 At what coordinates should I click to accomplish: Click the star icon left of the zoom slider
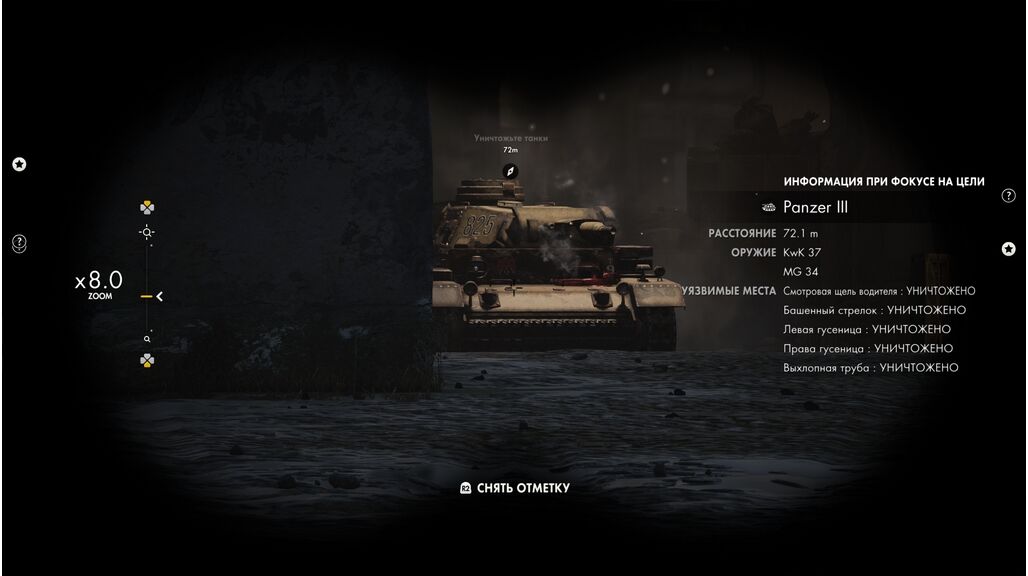[19, 164]
